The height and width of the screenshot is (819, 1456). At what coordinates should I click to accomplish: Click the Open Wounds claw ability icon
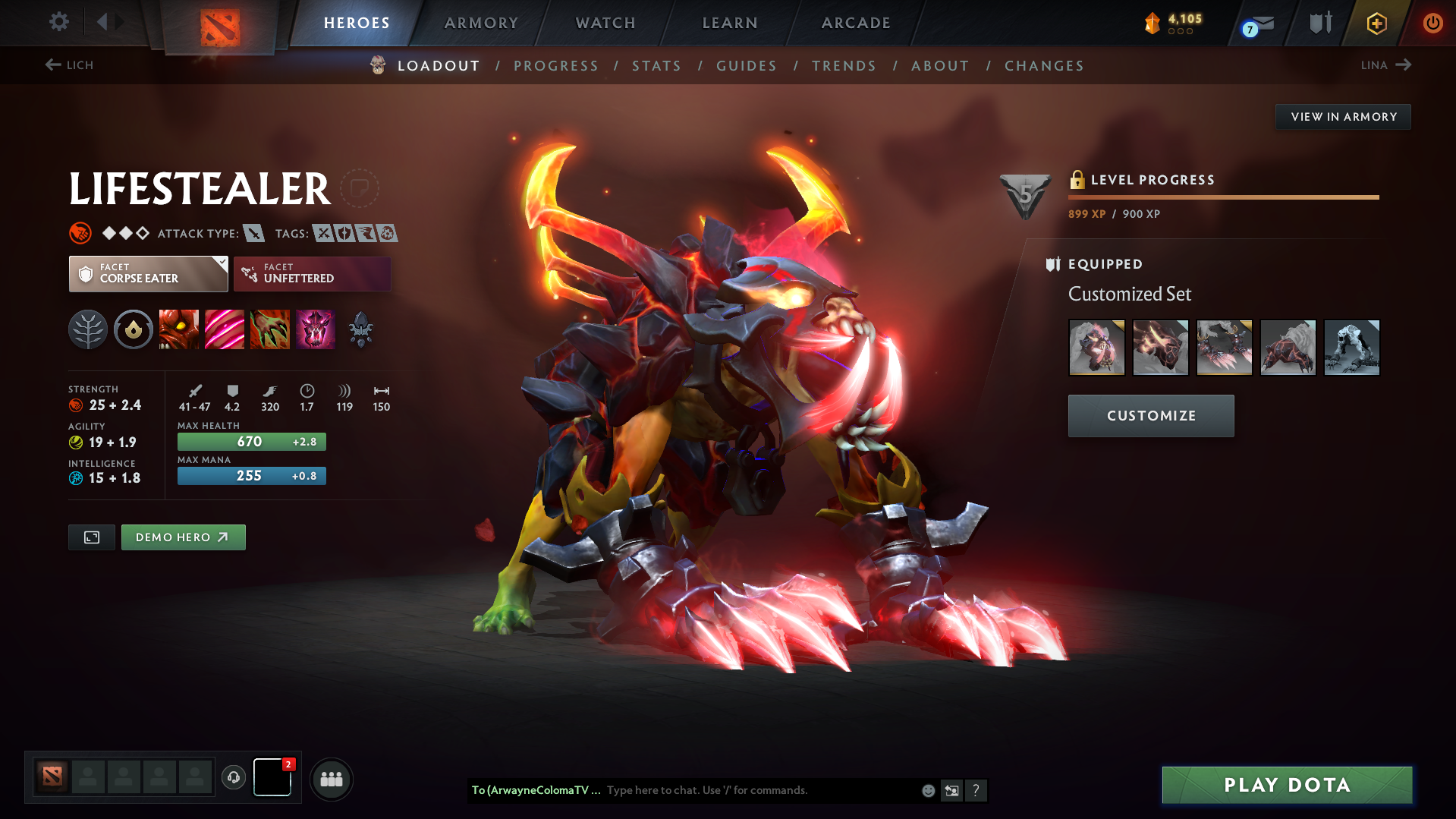click(x=270, y=329)
